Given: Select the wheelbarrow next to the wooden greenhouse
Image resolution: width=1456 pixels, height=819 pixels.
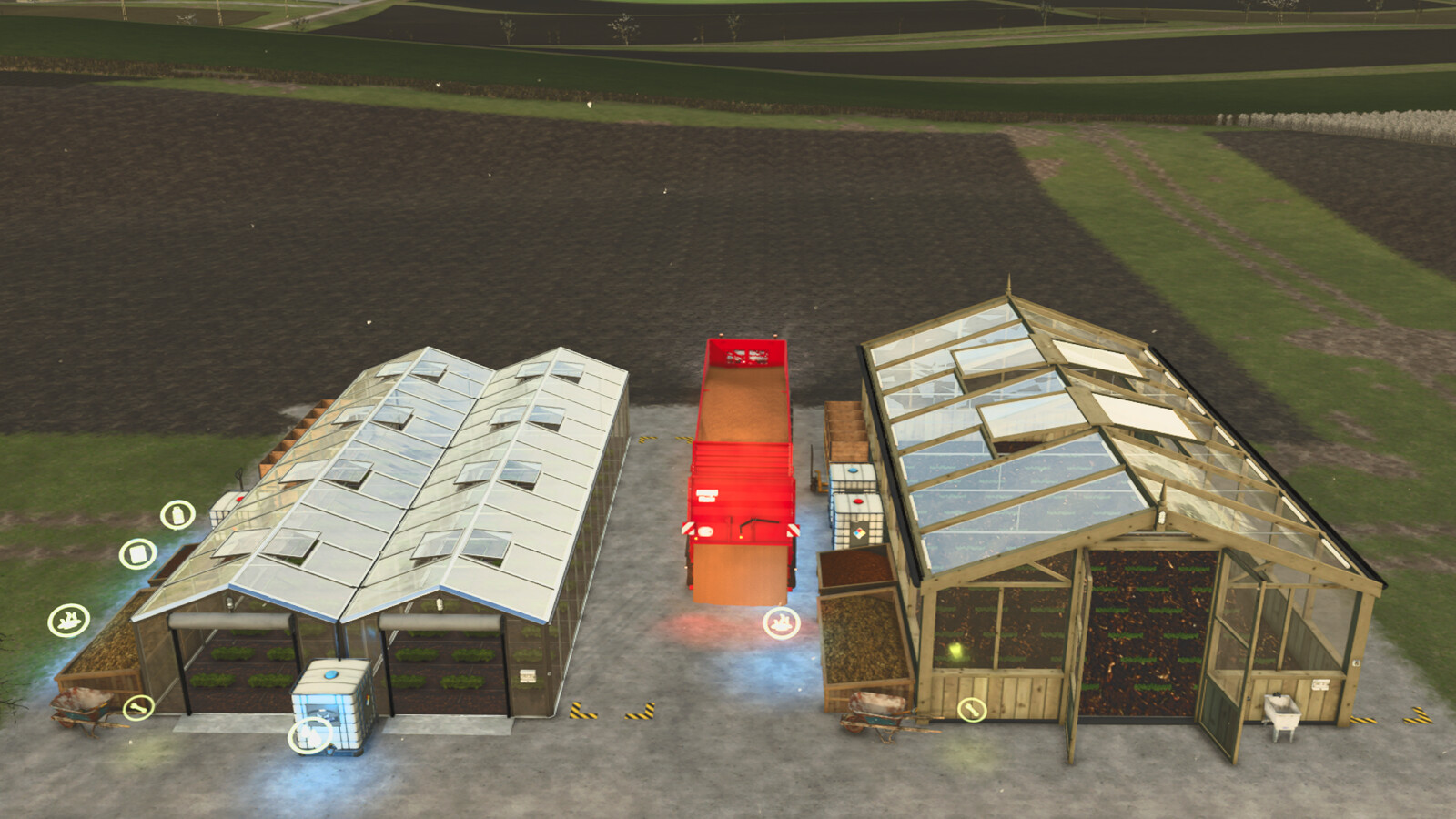Looking at the screenshot, I should [876, 713].
